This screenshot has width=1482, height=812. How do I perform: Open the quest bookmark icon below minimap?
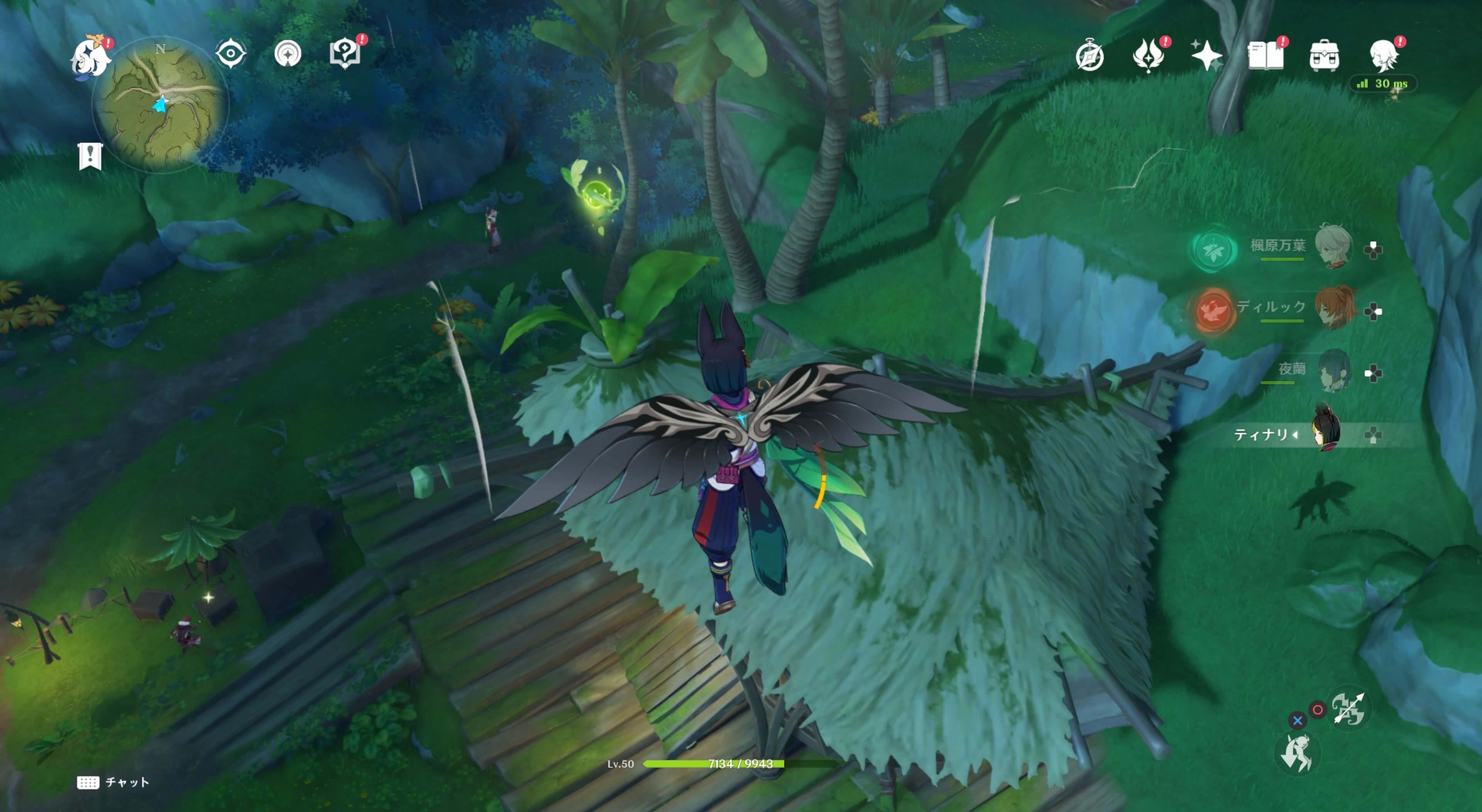click(90, 156)
